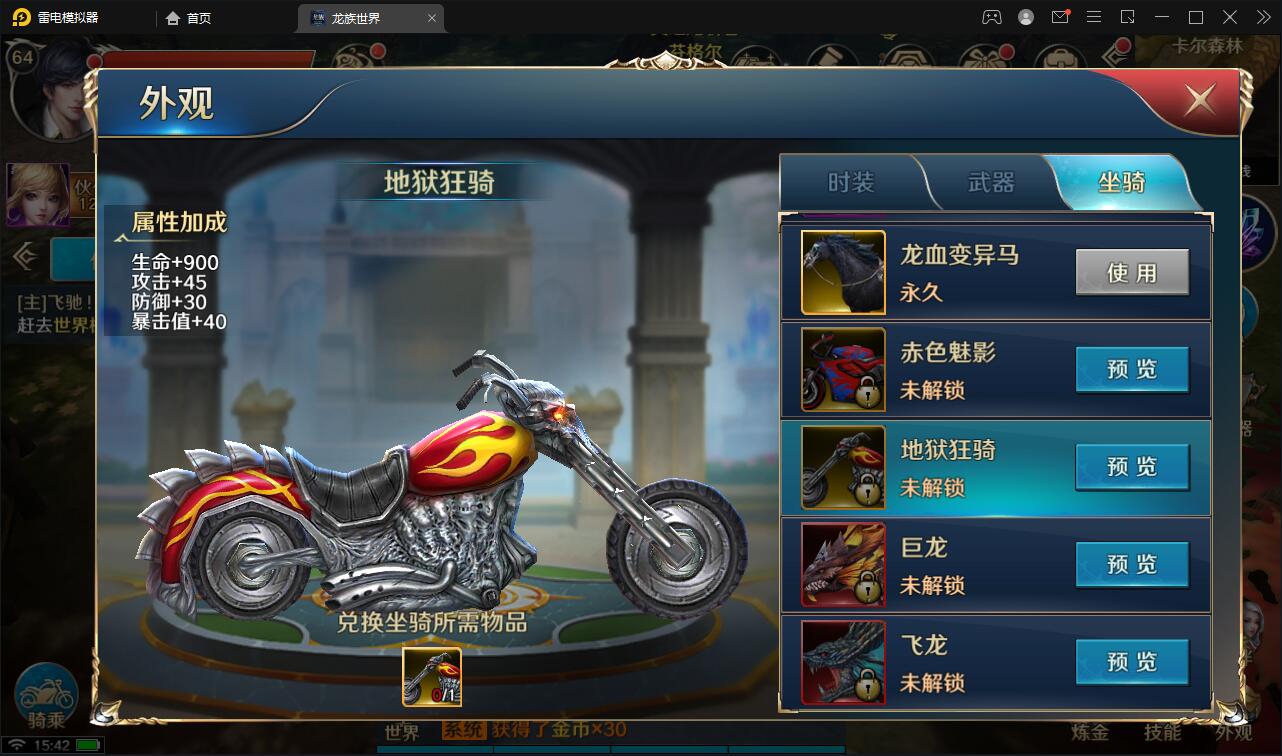This screenshot has width=1282, height=756.
Task: Switch to the 时装 tab
Action: pos(851,182)
